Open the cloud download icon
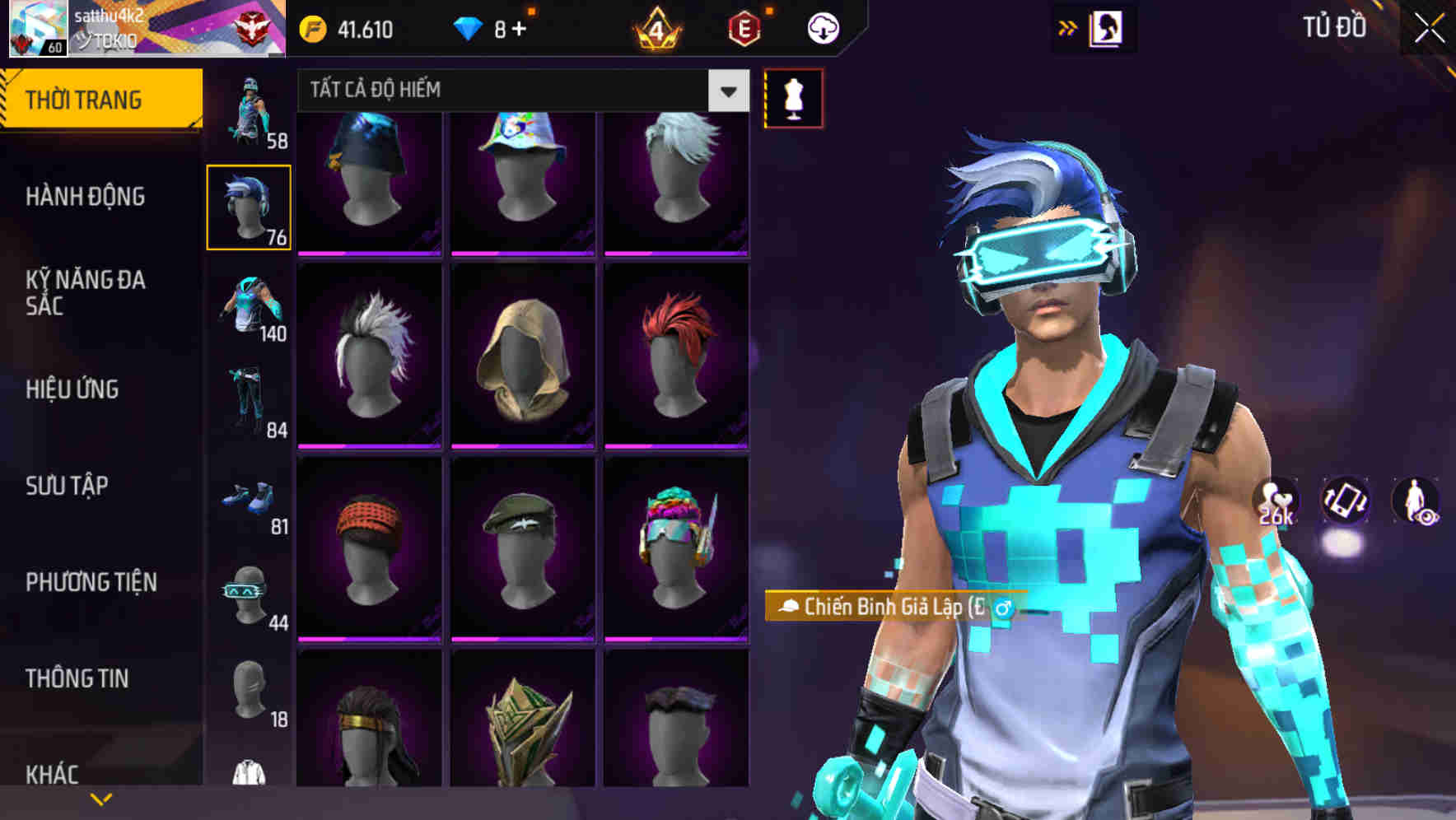Viewport: 1456px width, 820px height. (822, 27)
